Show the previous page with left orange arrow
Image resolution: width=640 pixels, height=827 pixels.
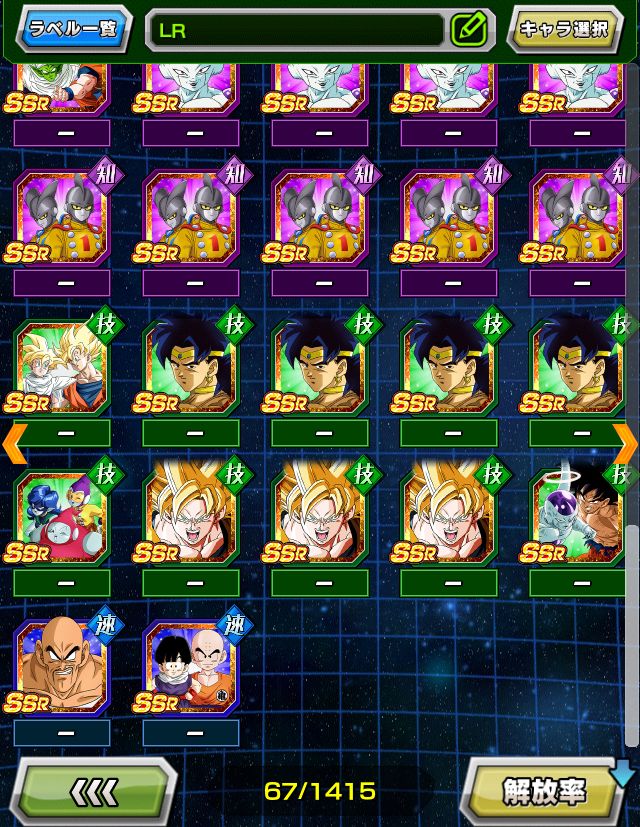click(x=14, y=443)
